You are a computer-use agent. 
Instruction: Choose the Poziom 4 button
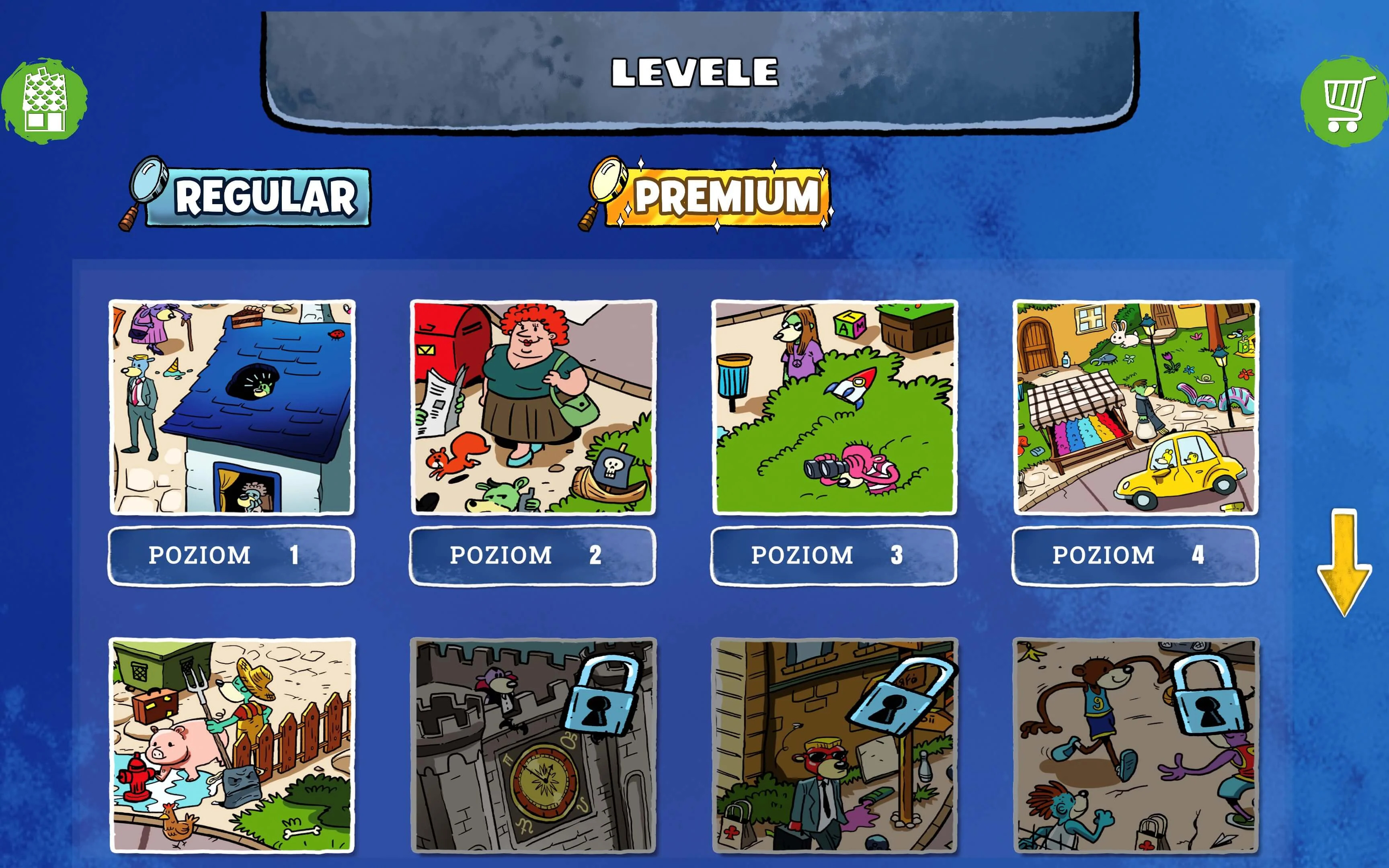click(x=1135, y=555)
